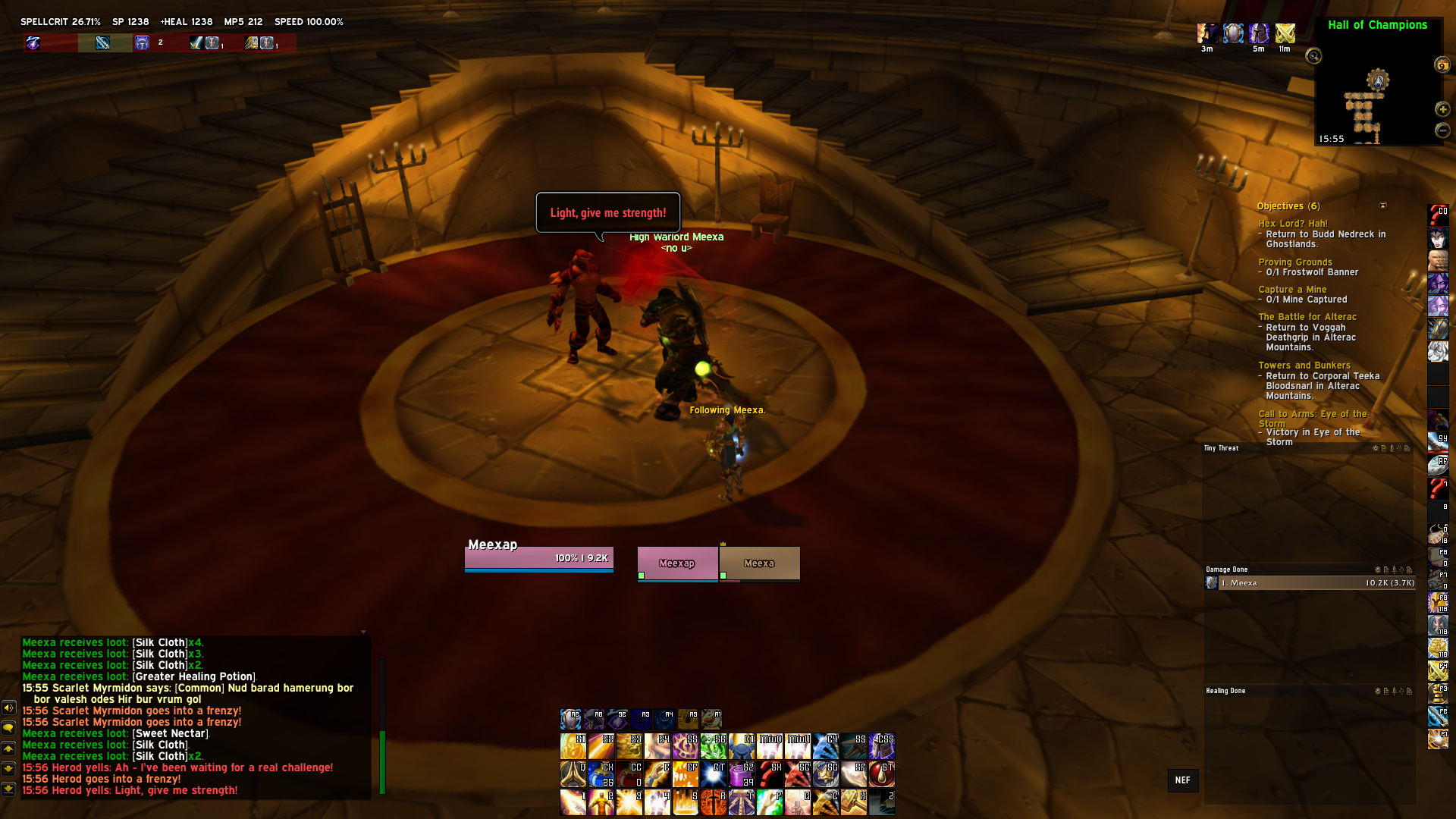Open the calendar button beside the minimap

[1442, 65]
